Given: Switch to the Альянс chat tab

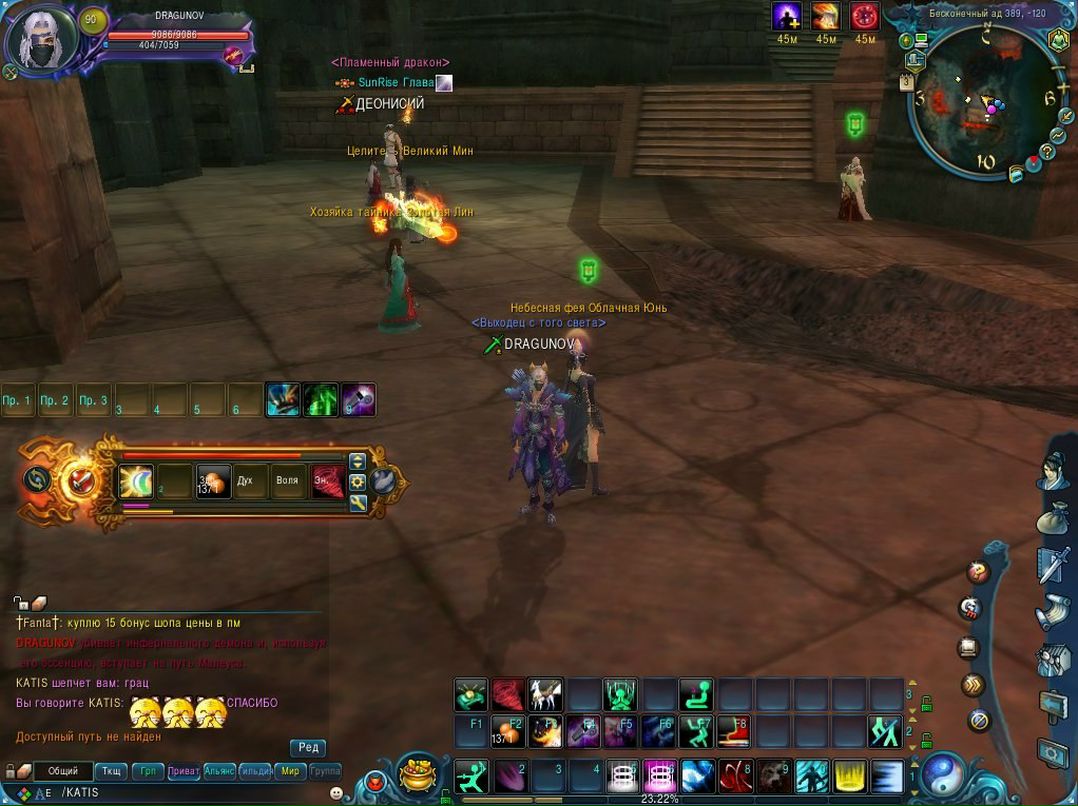Looking at the screenshot, I should (x=219, y=771).
